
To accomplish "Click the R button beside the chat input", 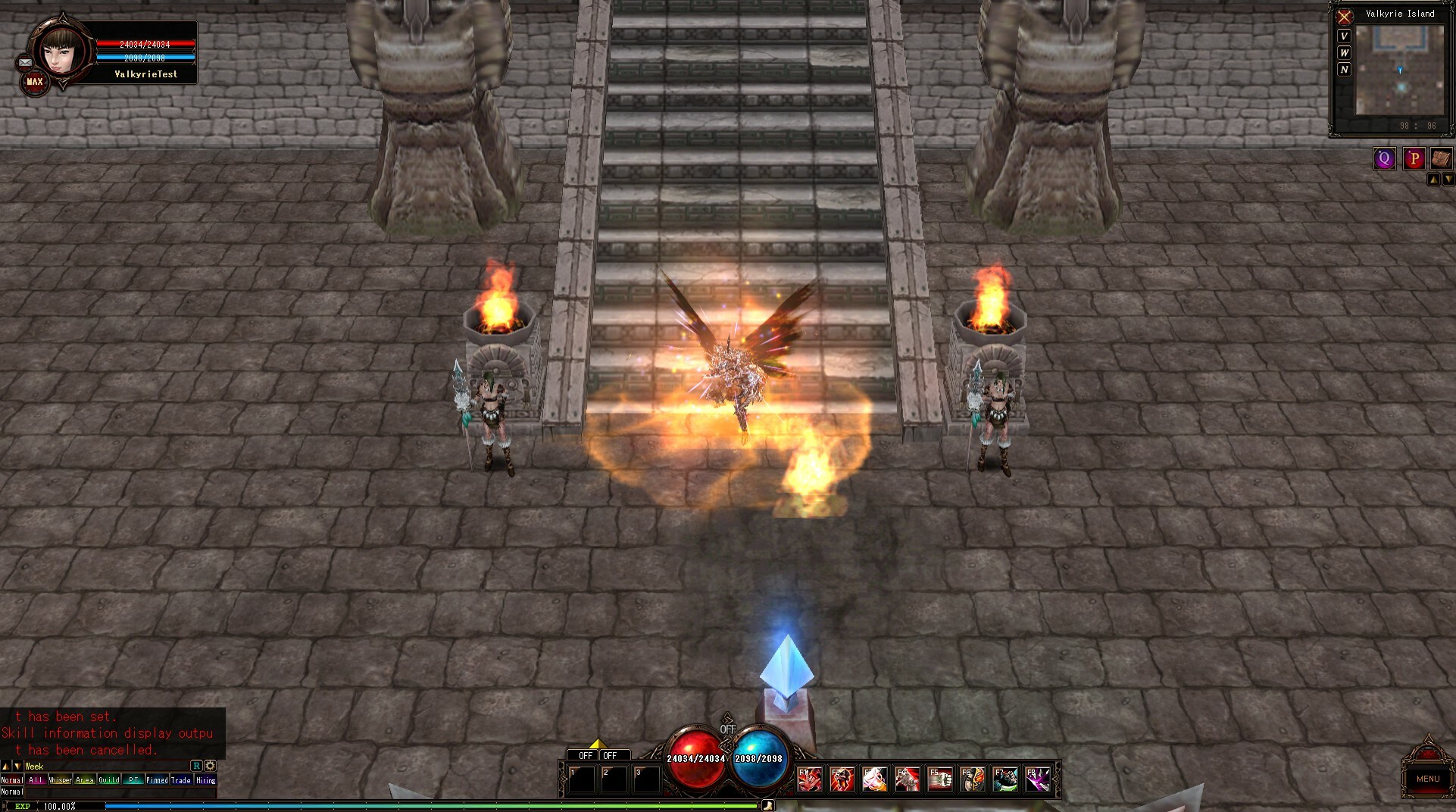I will (195, 766).
